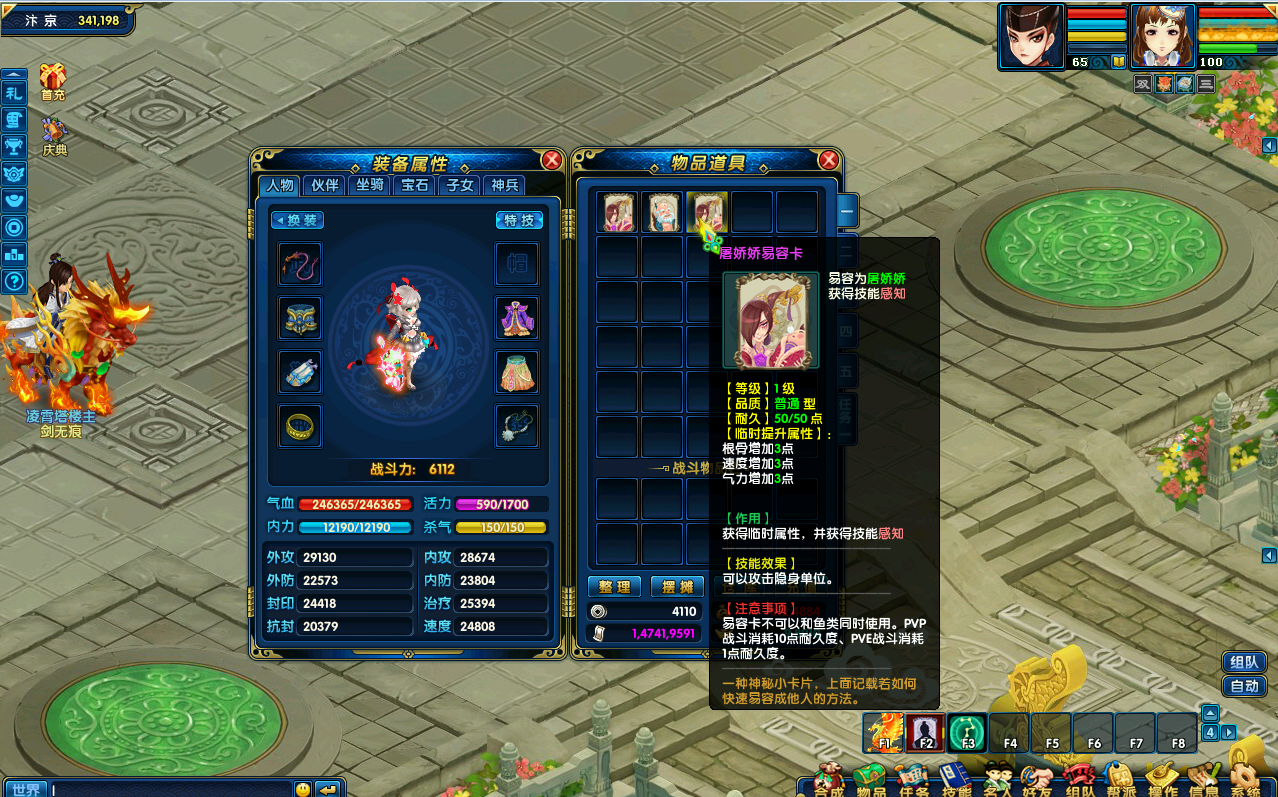Open the question mark help icon
The width and height of the screenshot is (1278, 797).
14,281
